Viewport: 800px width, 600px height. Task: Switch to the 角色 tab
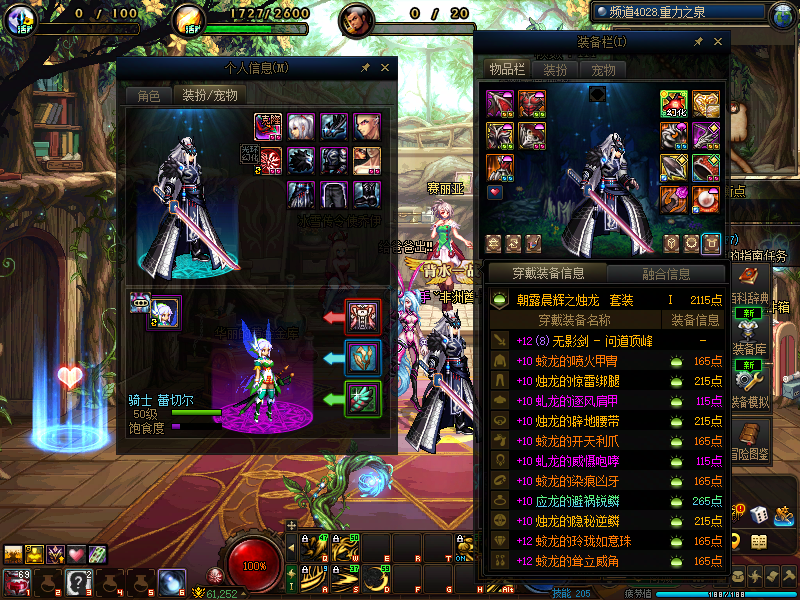(148, 96)
